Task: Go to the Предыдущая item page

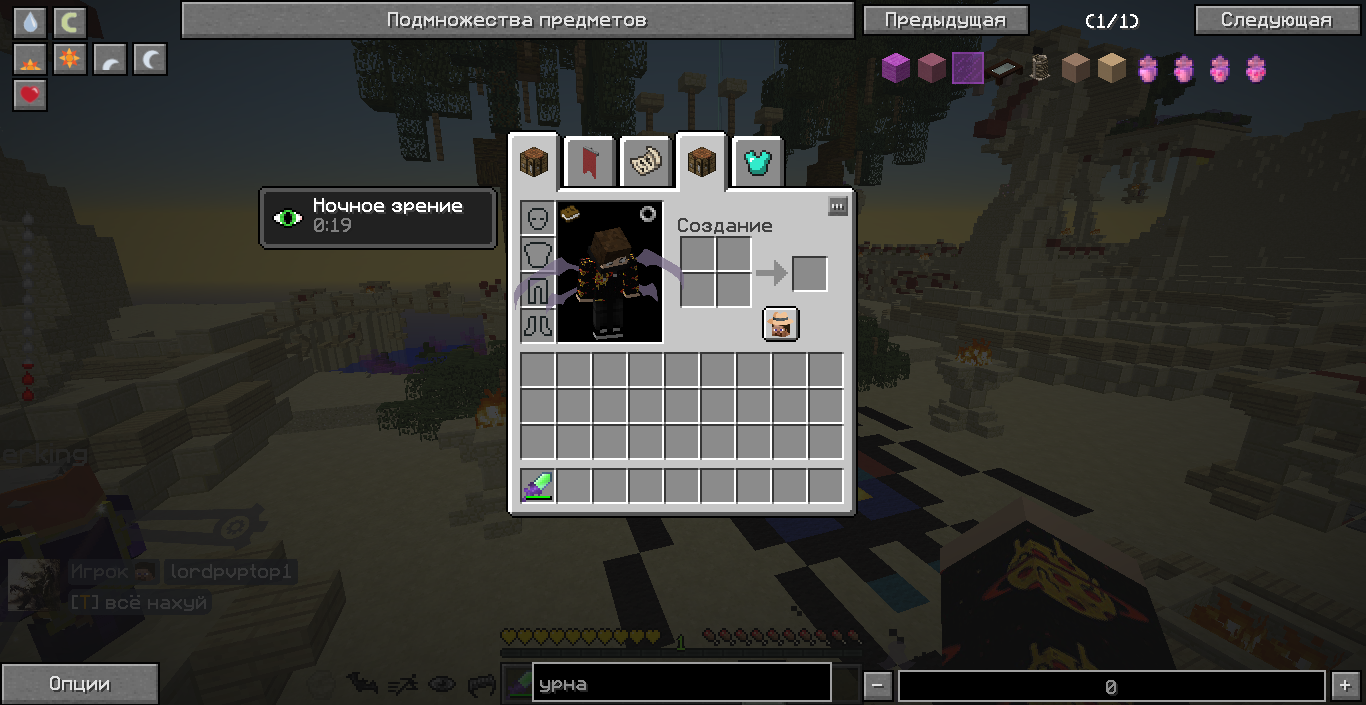Action: (x=944, y=20)
